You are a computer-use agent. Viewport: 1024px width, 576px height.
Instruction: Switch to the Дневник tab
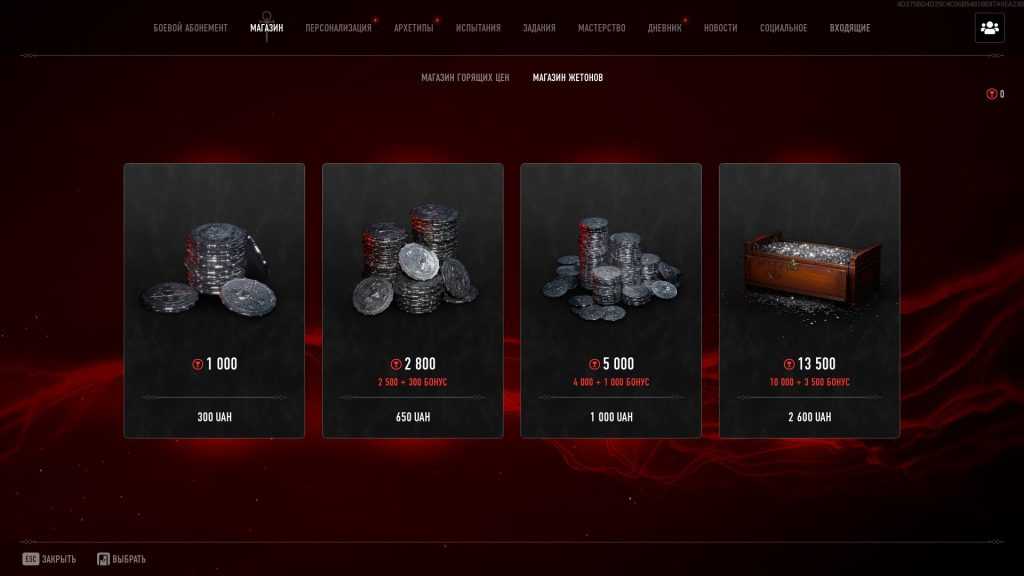(665, 28)
